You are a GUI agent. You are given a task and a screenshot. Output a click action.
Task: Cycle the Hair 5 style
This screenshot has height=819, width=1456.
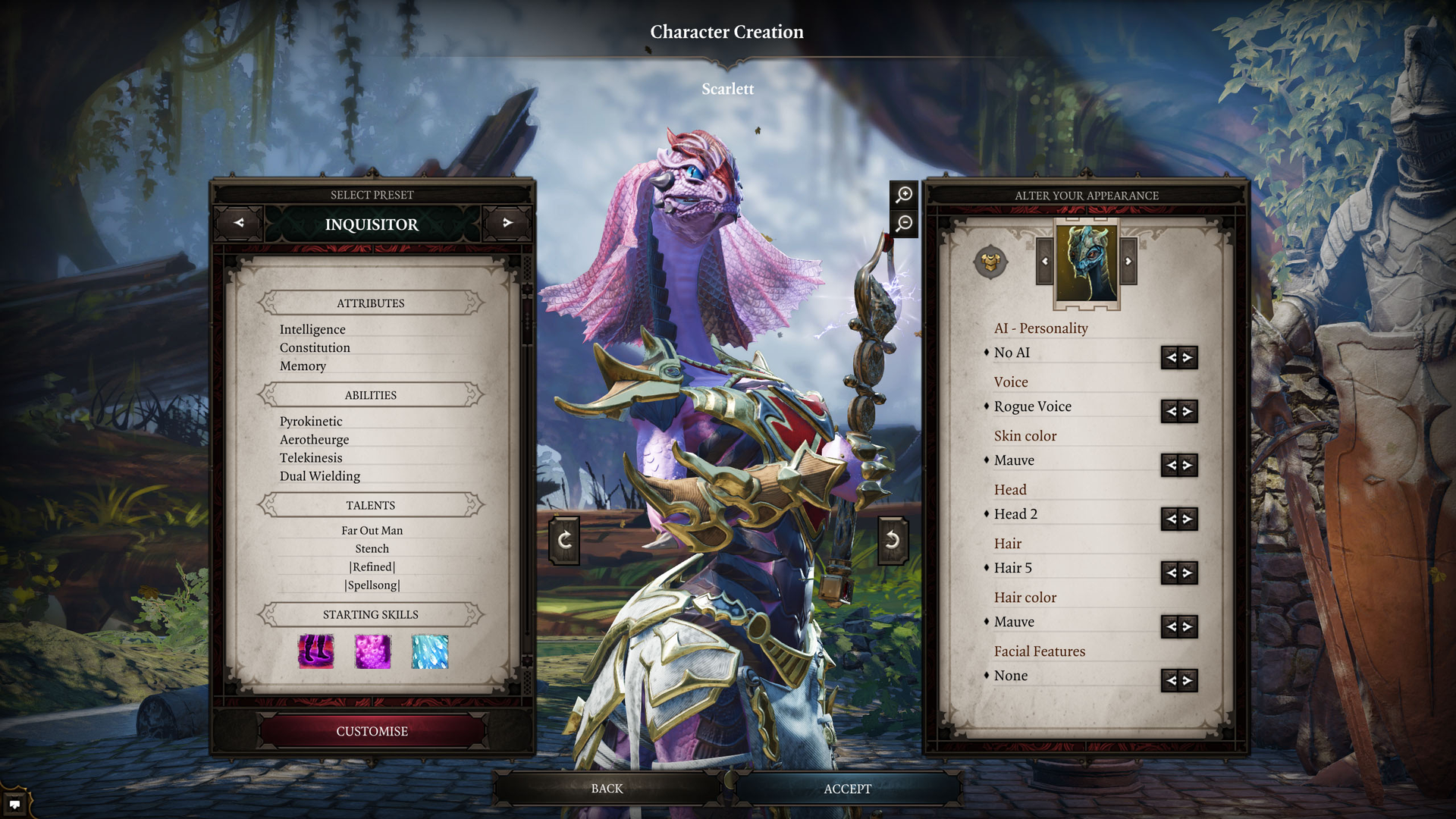click(1188, 573)
